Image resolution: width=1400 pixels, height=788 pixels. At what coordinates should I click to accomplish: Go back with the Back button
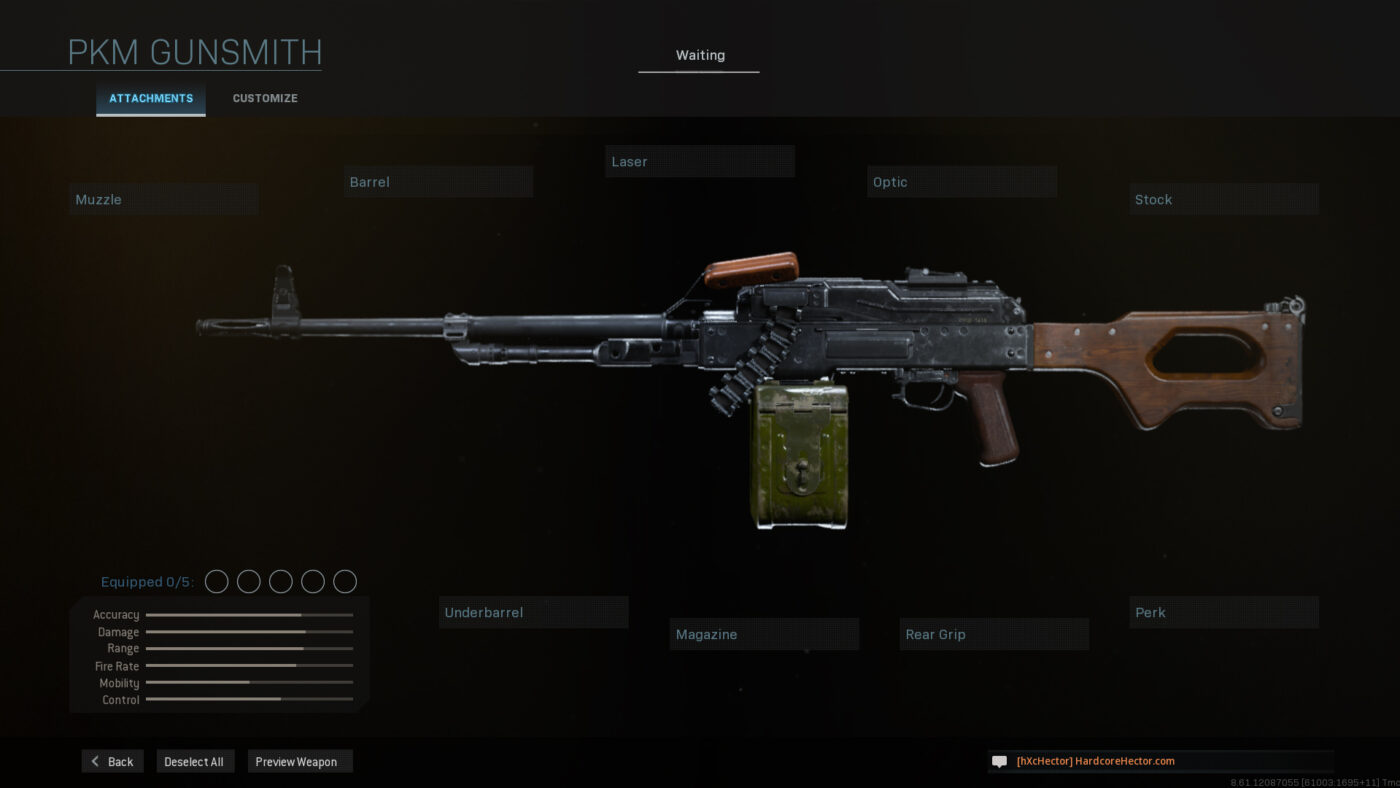point(113,762)
